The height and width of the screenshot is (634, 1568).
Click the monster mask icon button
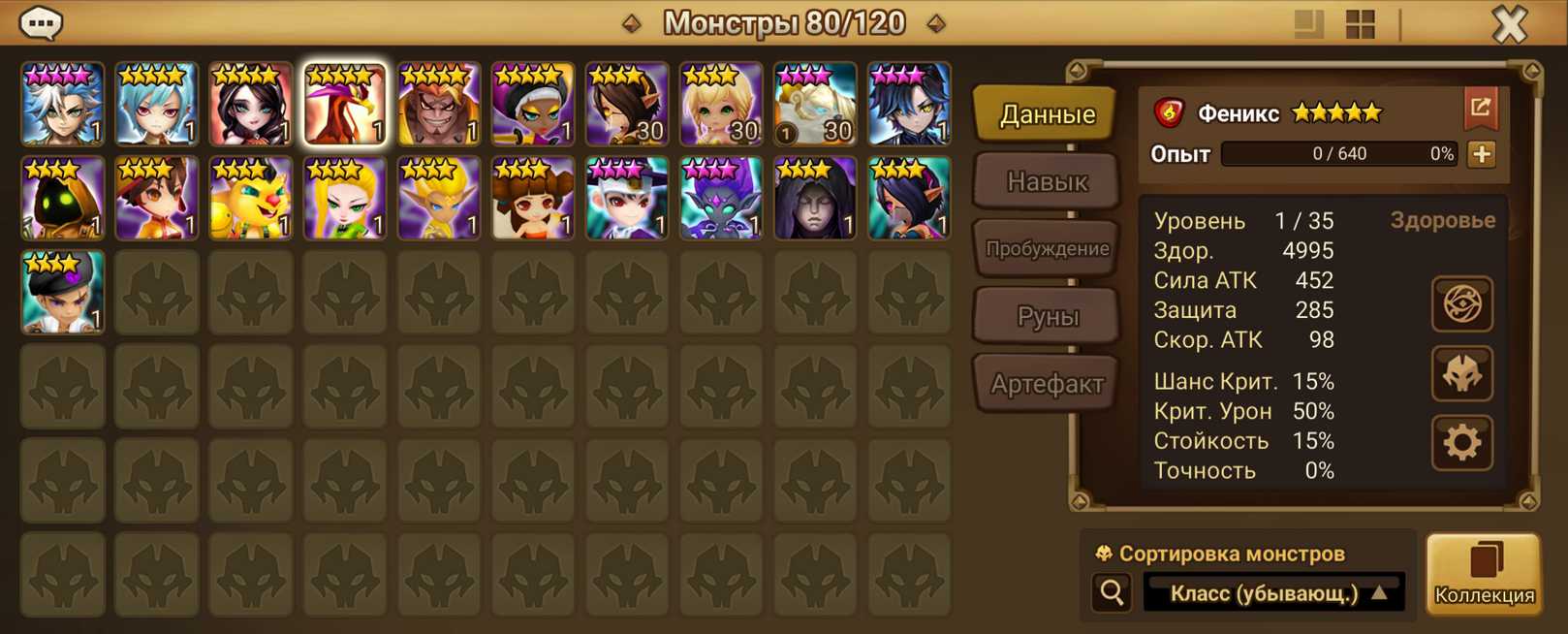[x=1462, y=374]
